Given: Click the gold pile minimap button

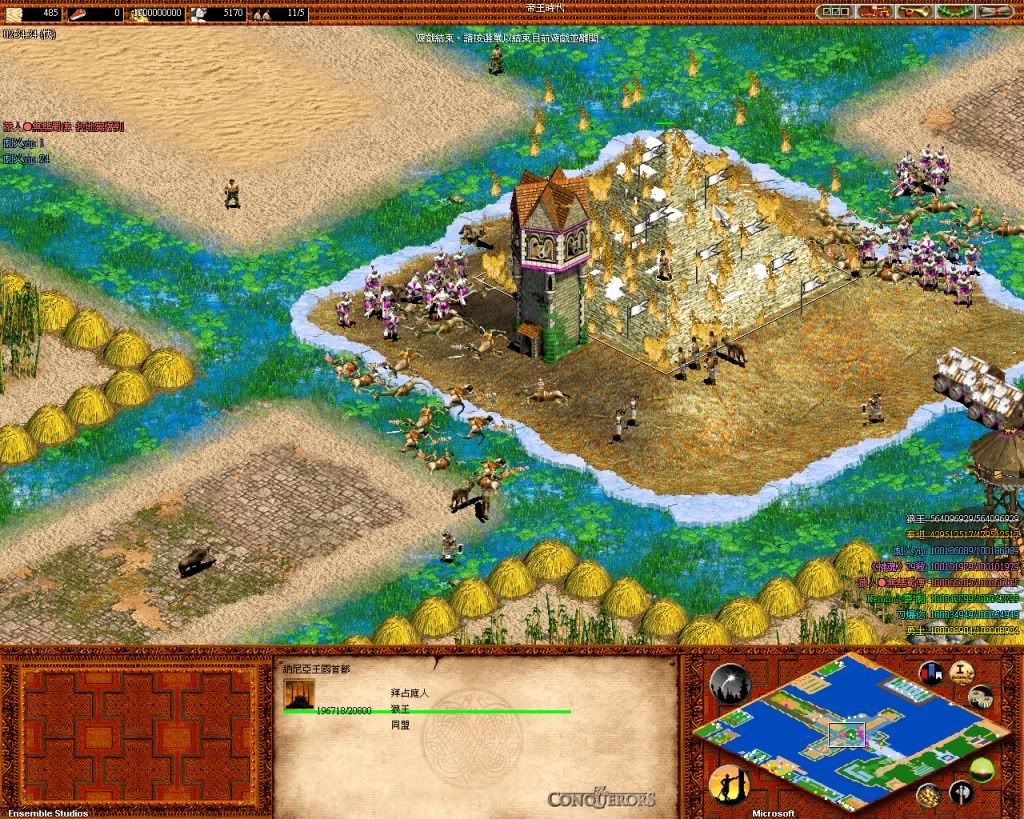Looking at the screenshot, I should [928, 794].
